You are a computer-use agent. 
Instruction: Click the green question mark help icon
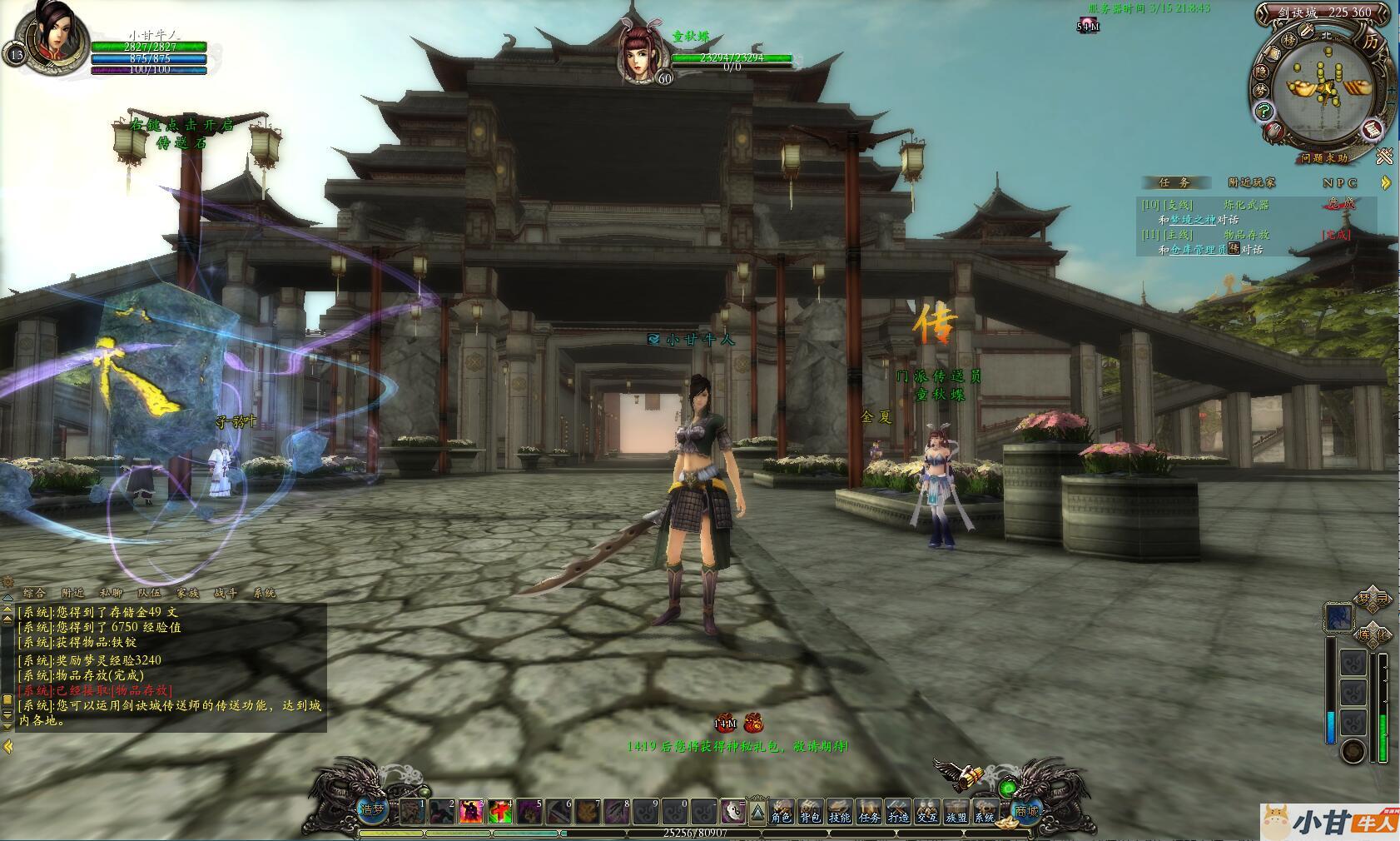coord(1263,111)
